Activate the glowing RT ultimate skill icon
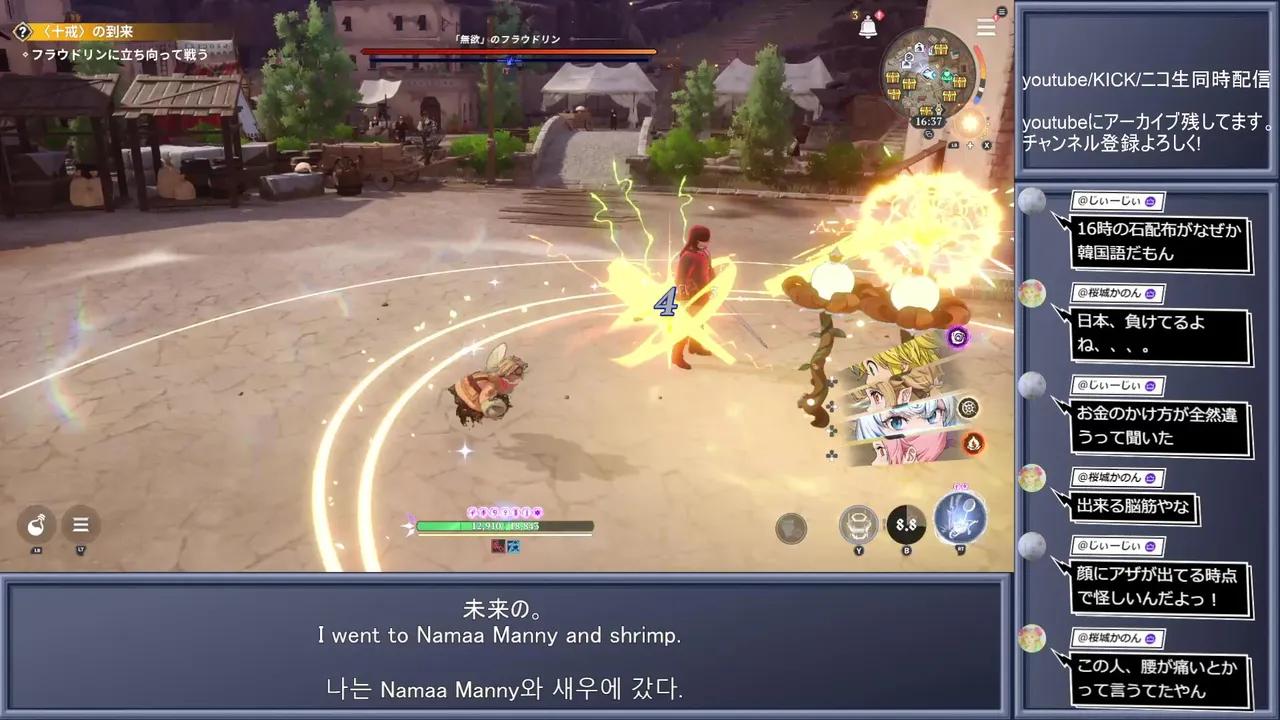 click(958, 518)
